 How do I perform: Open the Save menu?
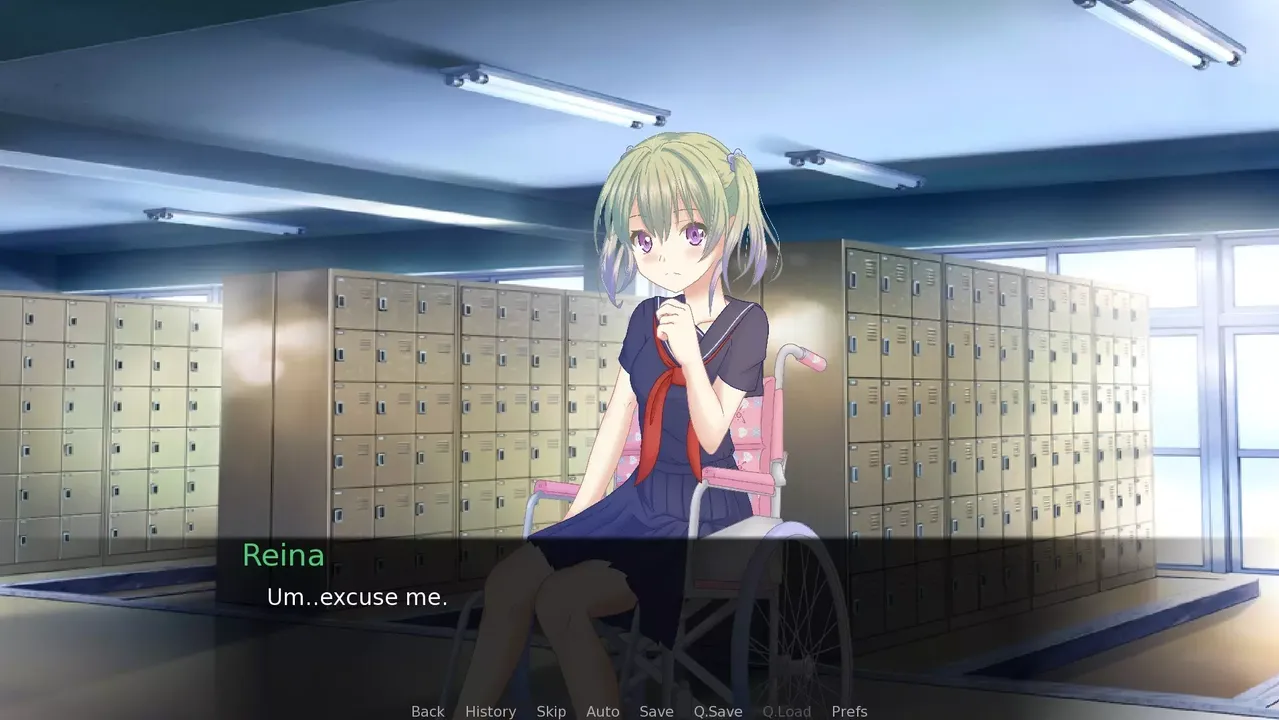[x=656, y=711]
